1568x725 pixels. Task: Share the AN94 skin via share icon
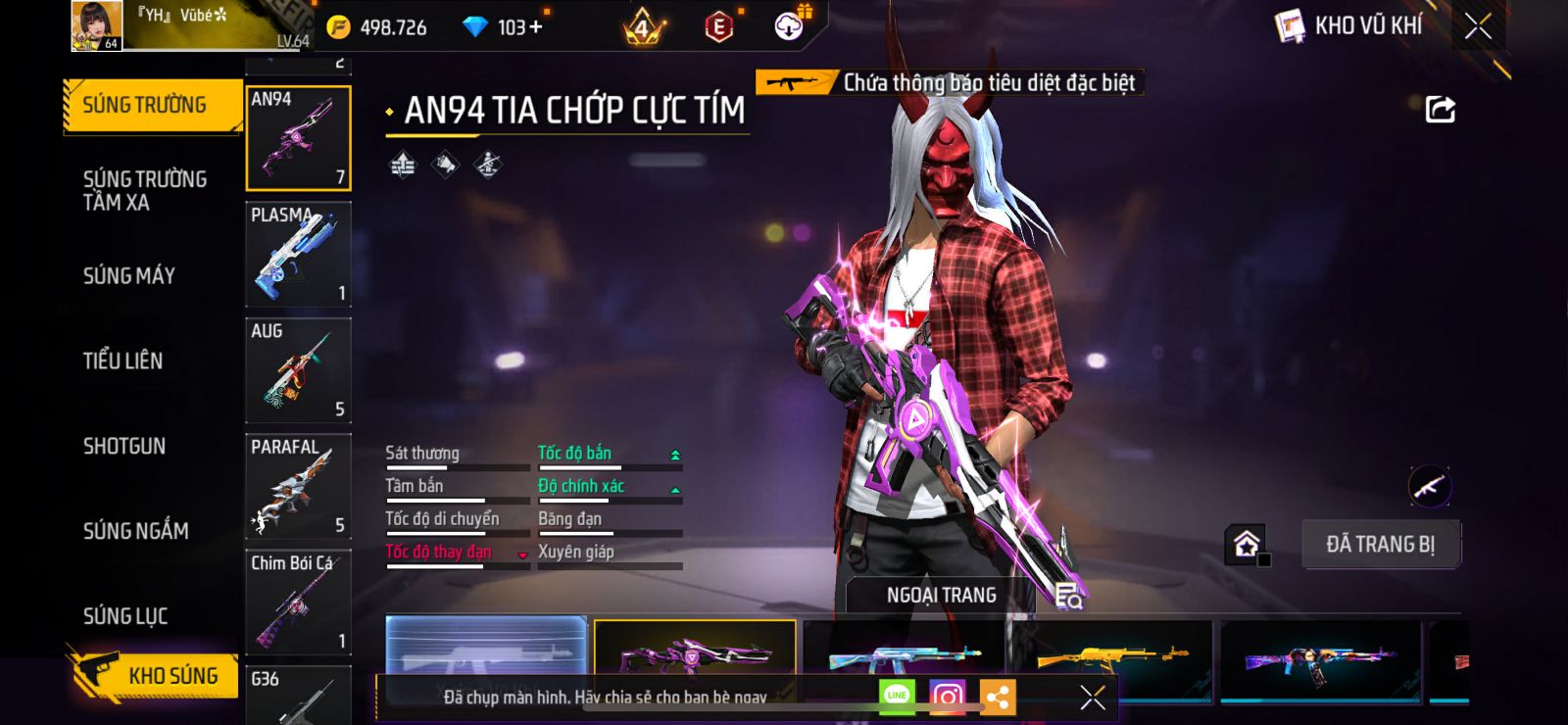[1440, 109]
